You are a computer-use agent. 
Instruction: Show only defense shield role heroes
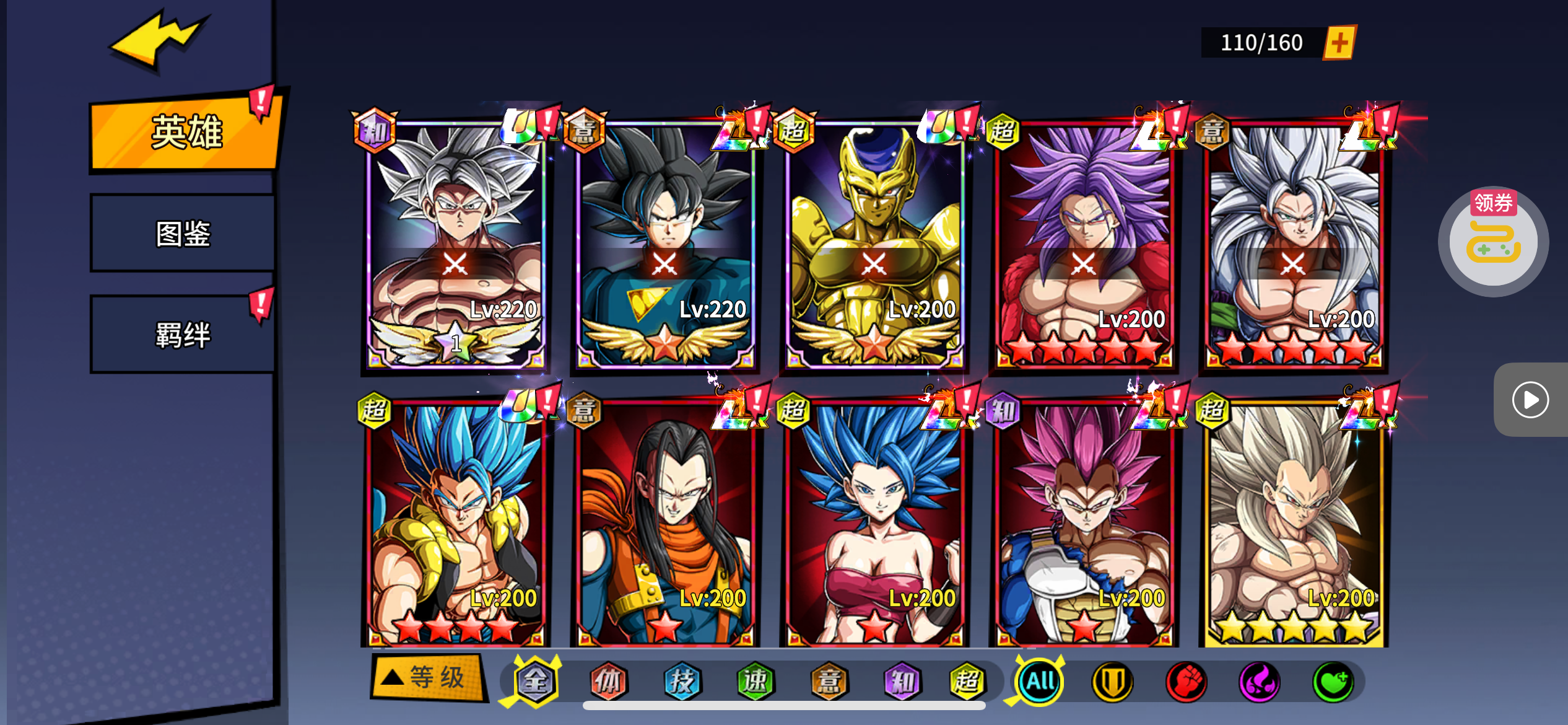point(1112,682)
